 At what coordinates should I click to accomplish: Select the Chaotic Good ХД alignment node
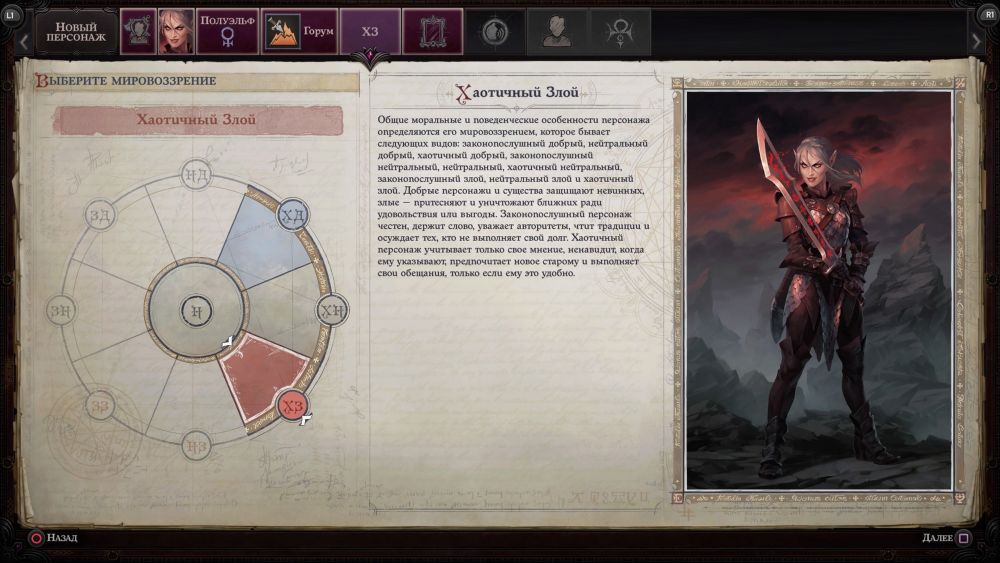[291, 215]
